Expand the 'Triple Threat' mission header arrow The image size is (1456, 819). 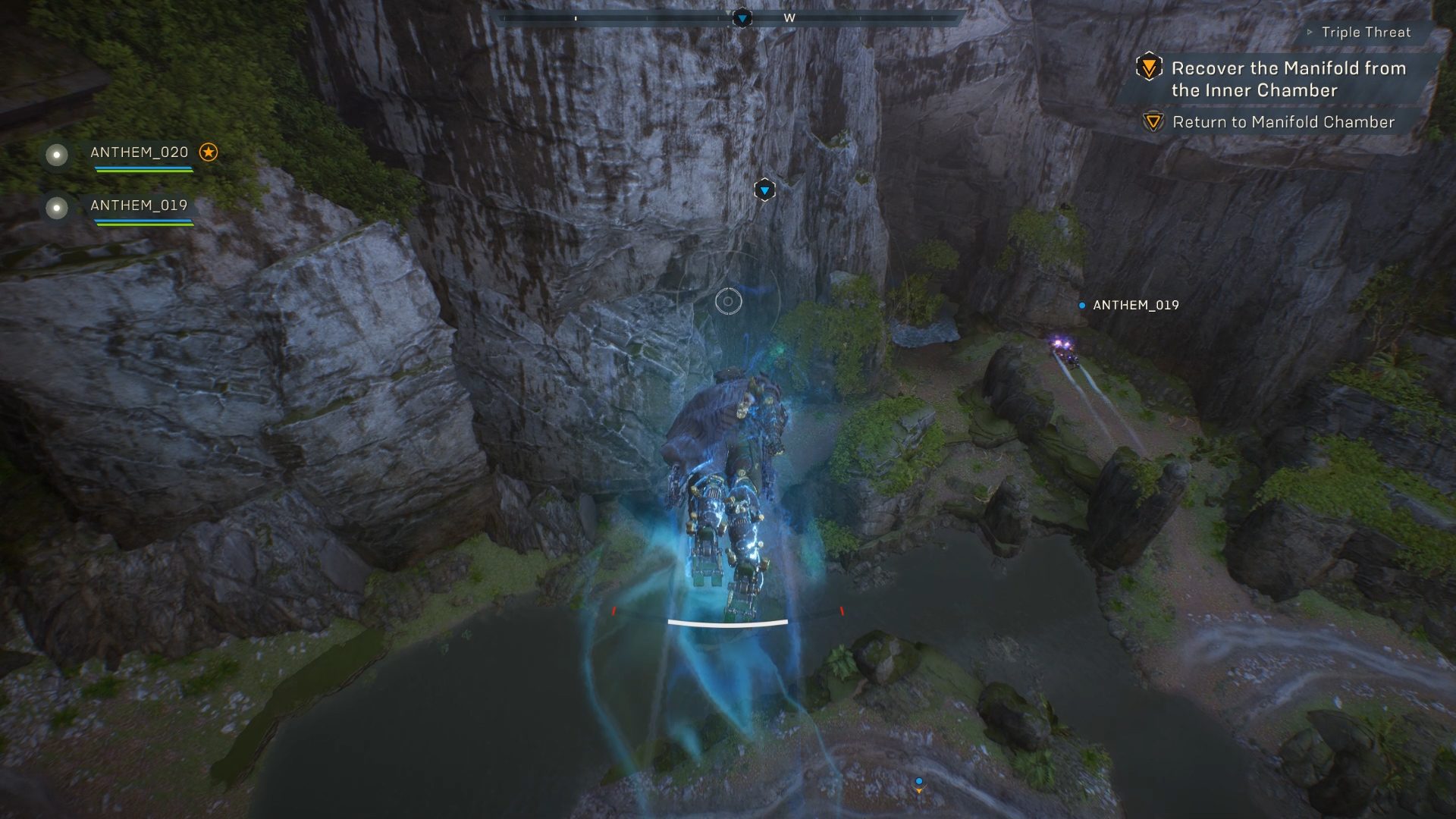1308,33
